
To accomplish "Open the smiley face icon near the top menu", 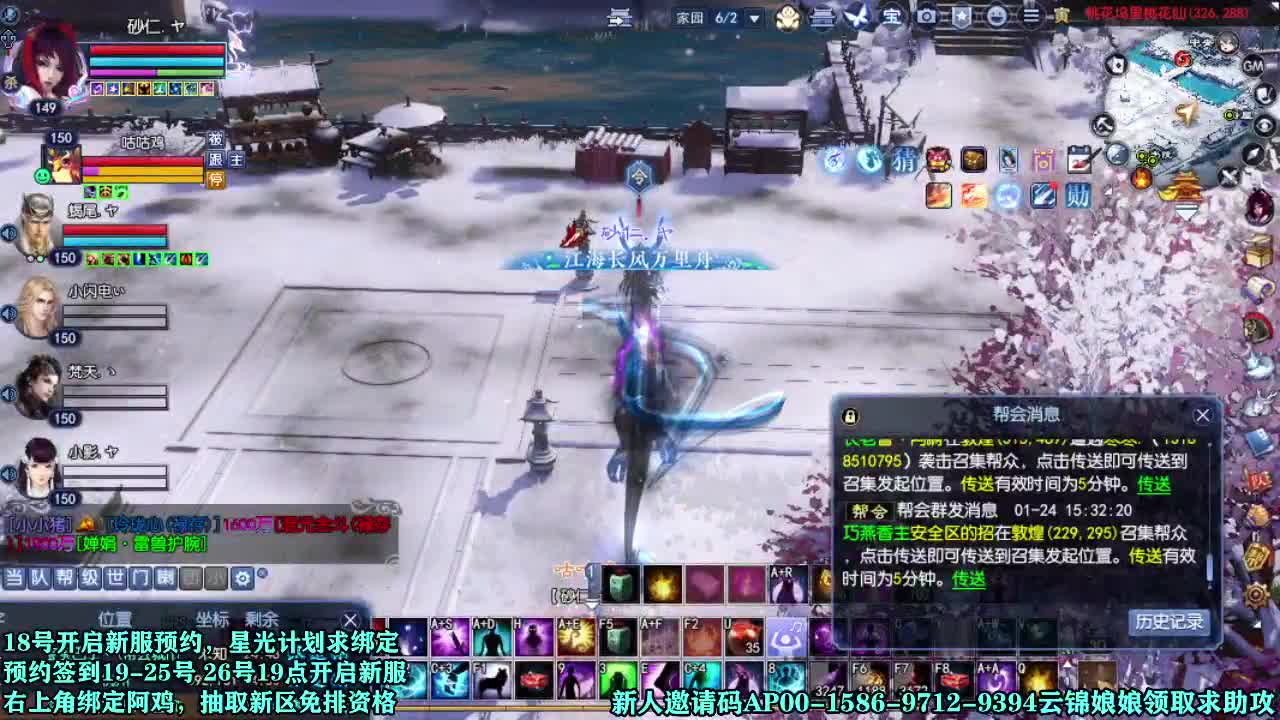I will 998,17.
